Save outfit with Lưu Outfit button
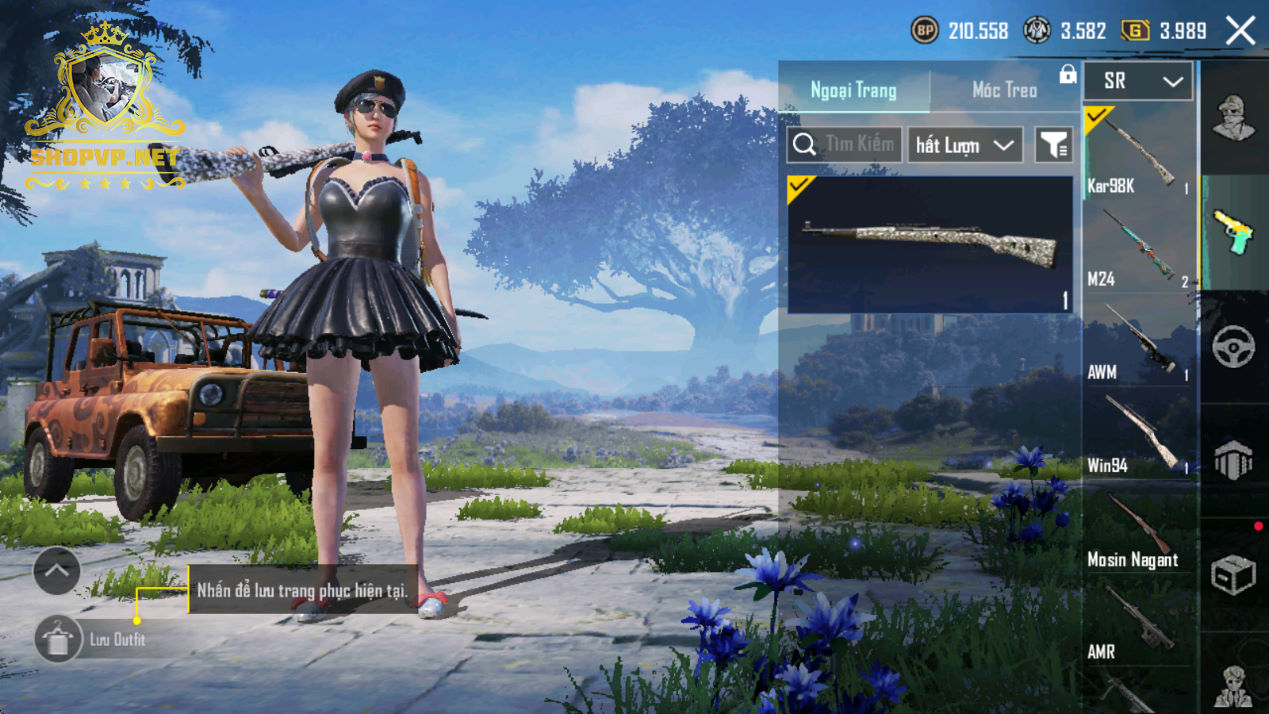Viewport: 1269px width, 714px height. 59,639
